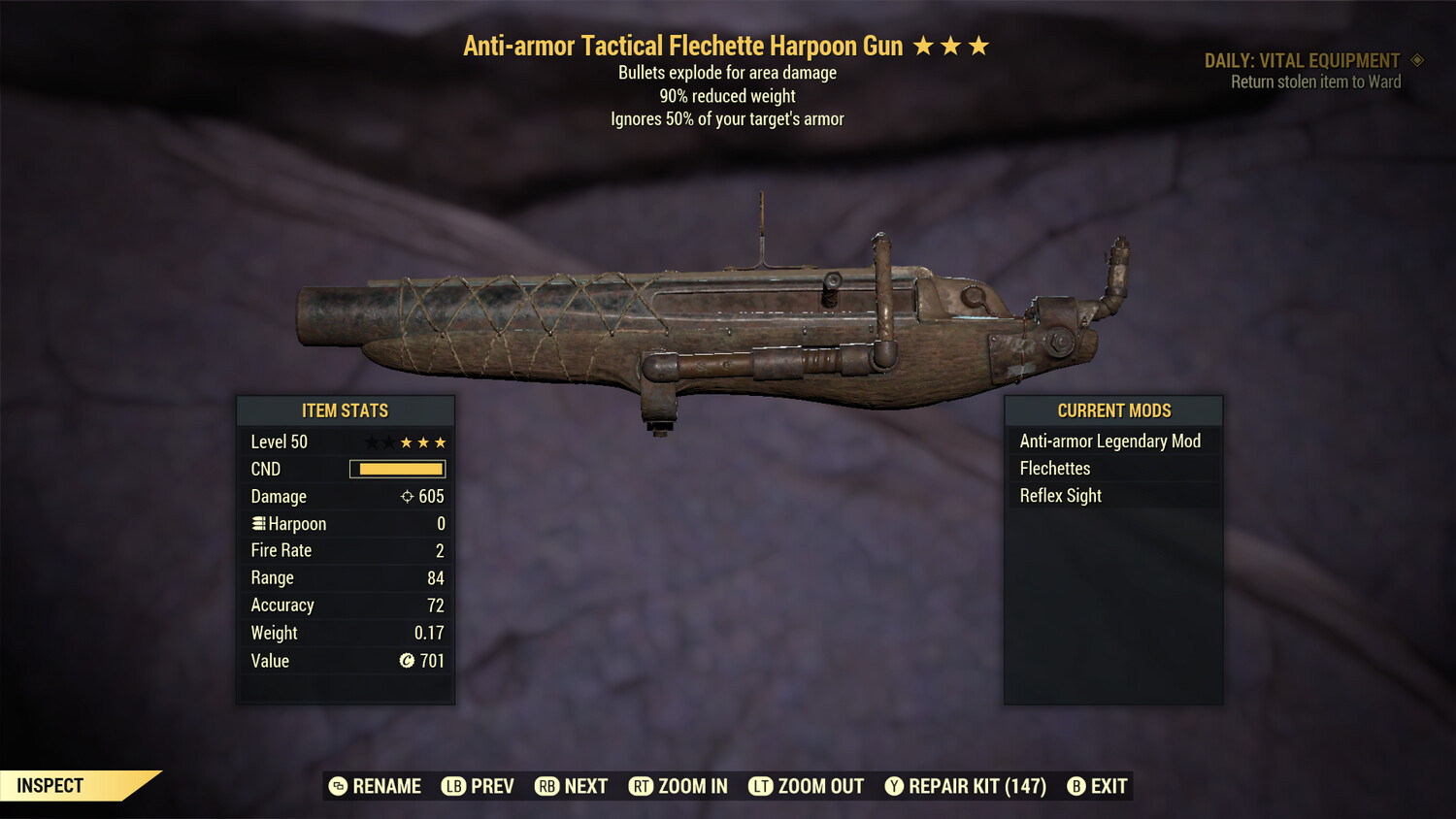
Task: Expand the Item Stats panel header
Action: click(x=346, y=410)
